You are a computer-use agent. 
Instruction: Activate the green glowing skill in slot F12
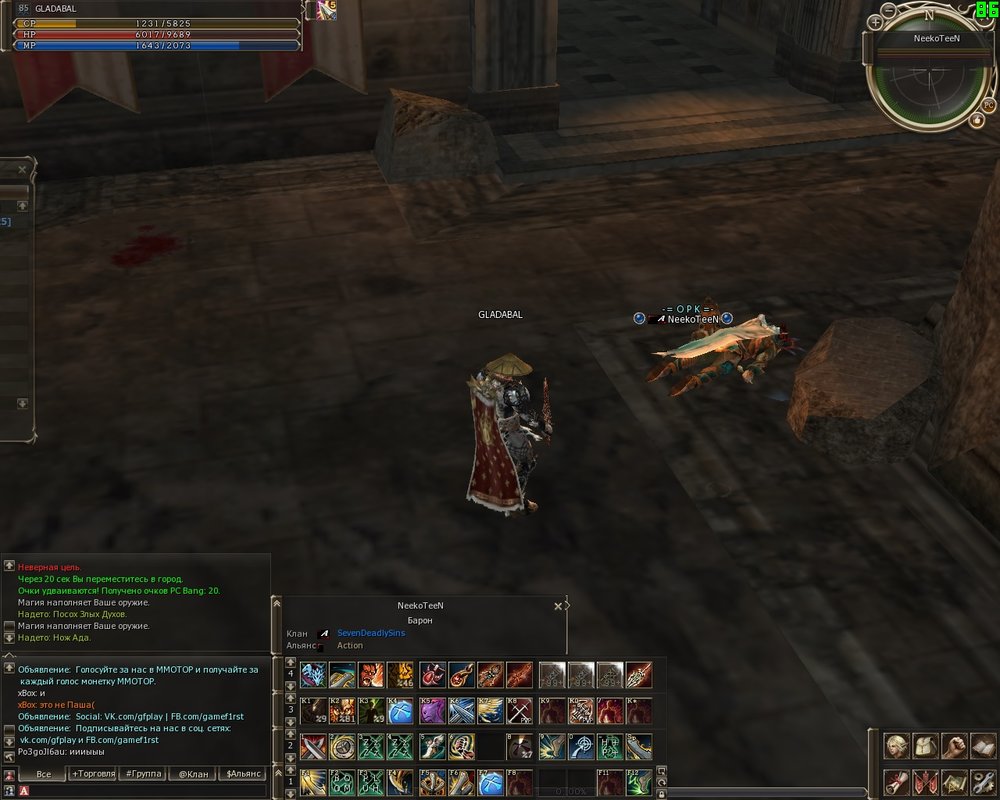639,782
